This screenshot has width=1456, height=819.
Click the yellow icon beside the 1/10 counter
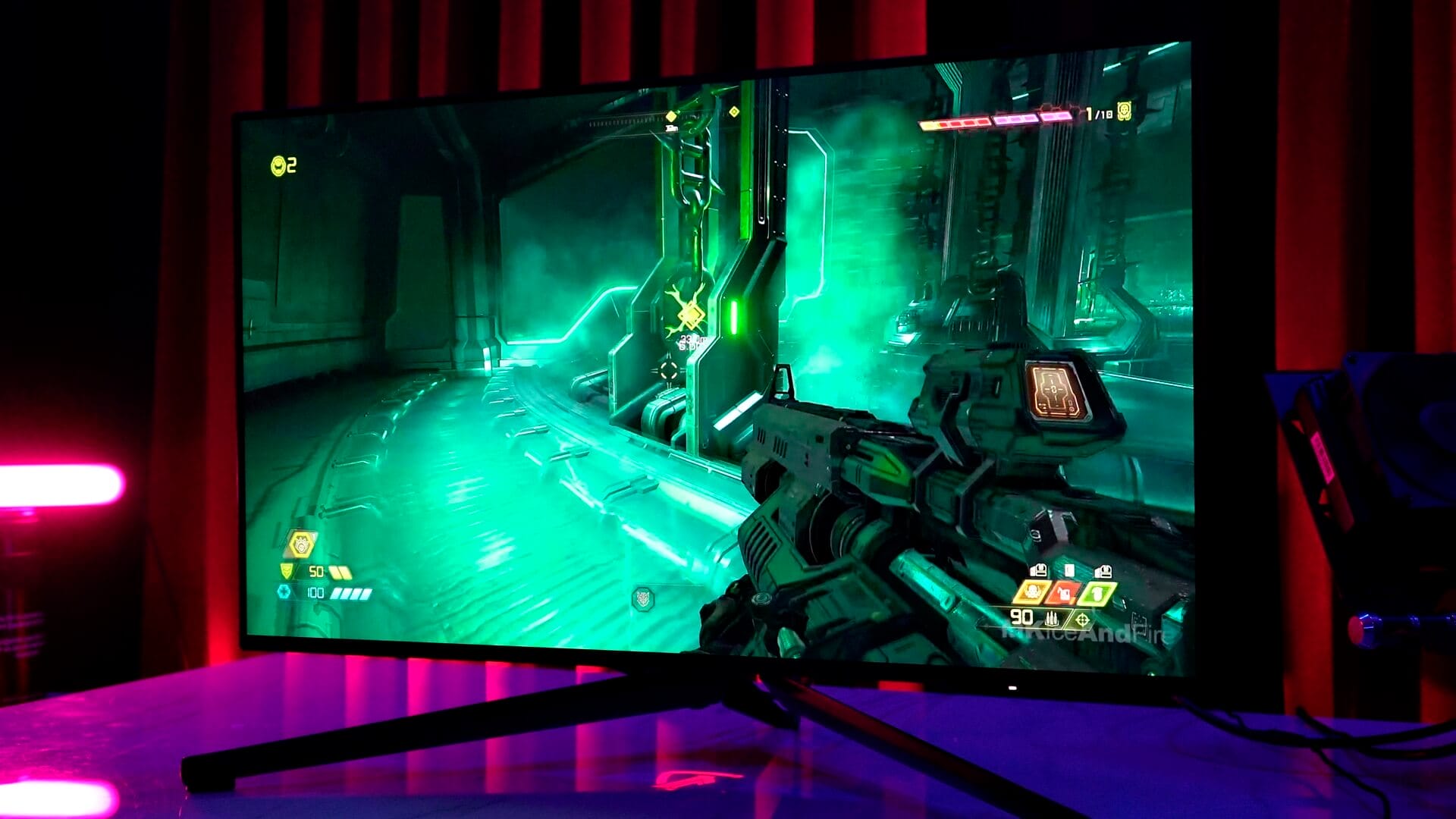click(x=1124, y=113)
